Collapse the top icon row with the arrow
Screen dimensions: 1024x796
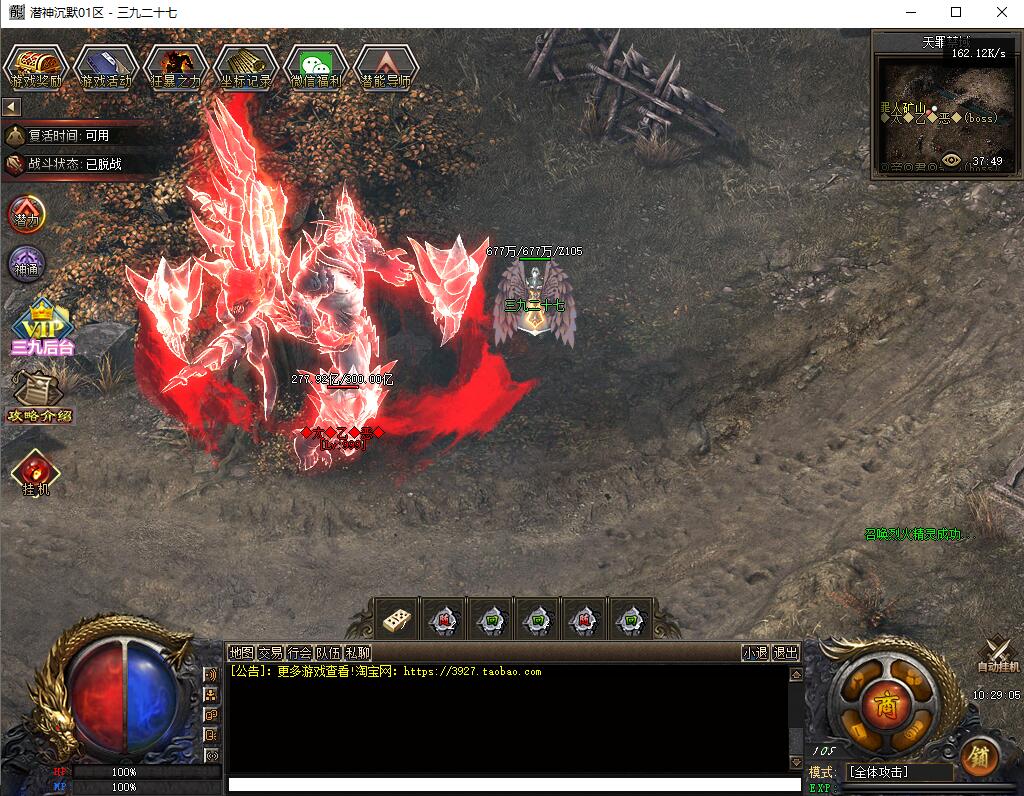[x=12, y=106]
